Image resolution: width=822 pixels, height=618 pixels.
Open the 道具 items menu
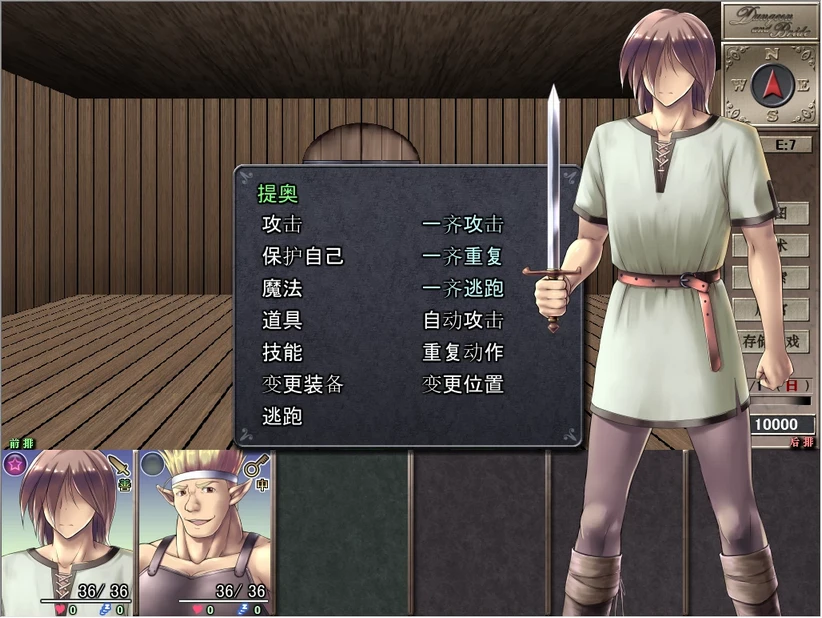[281, 321]
